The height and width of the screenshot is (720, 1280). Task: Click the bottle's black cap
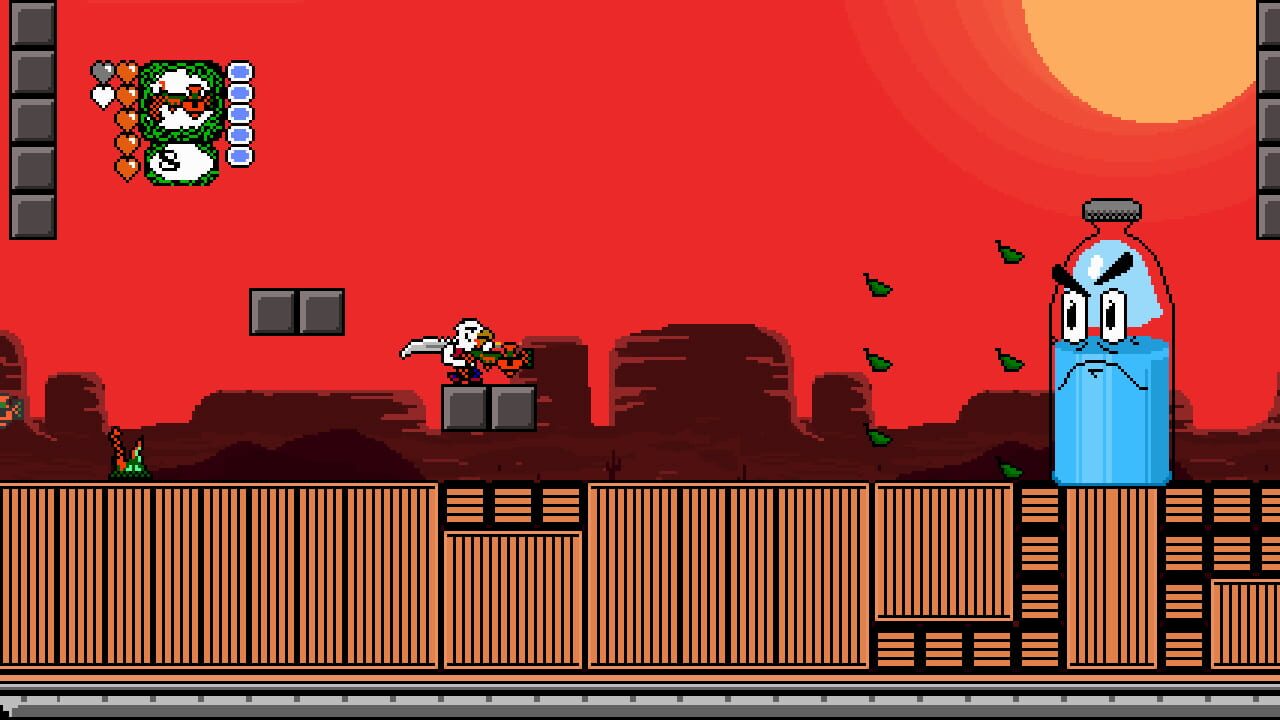coord(1108,212)
